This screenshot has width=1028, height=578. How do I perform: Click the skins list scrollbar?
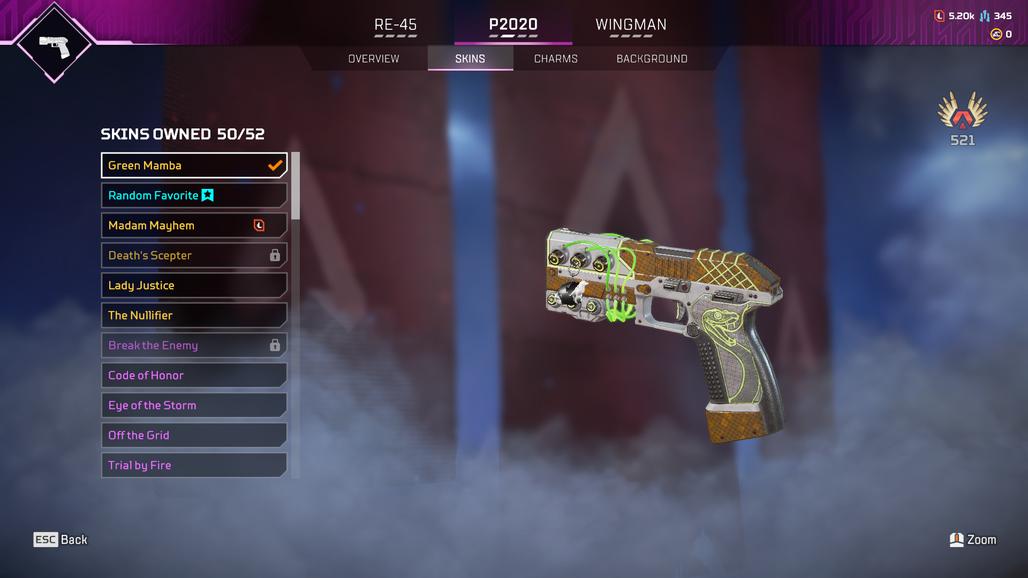click(295, 200)
